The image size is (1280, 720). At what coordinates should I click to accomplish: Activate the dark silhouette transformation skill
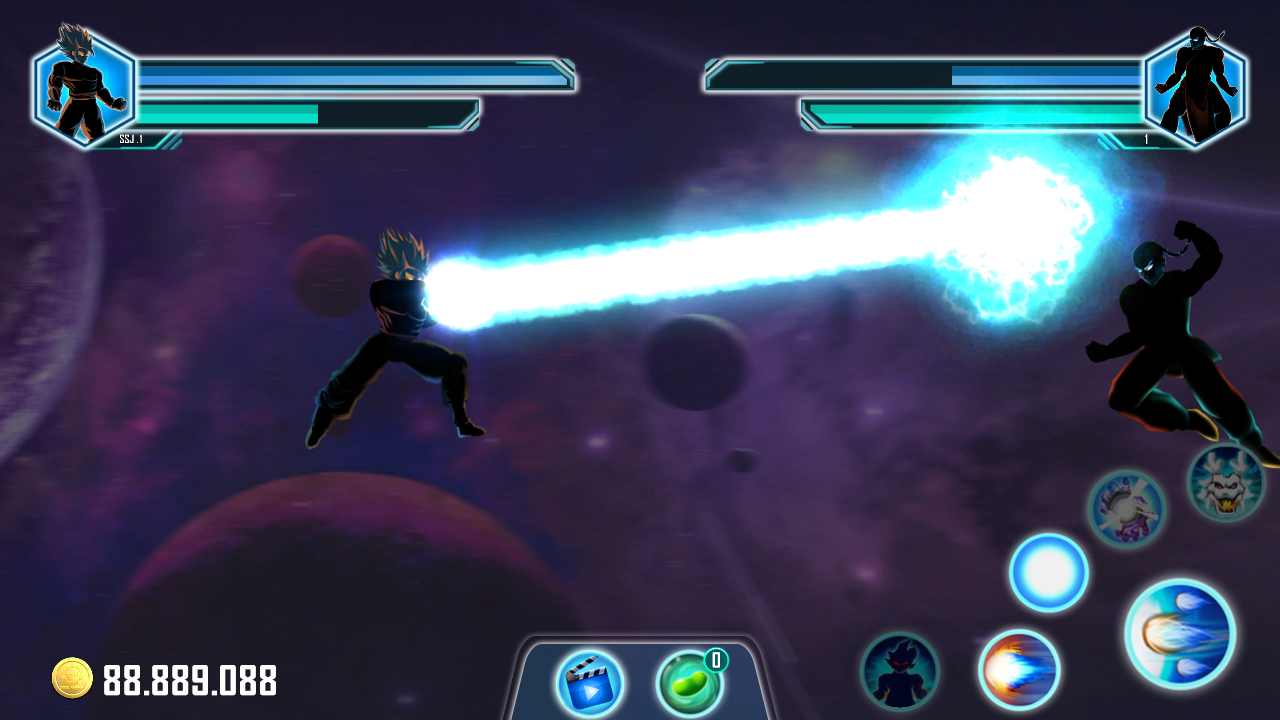tap(900, 671)
